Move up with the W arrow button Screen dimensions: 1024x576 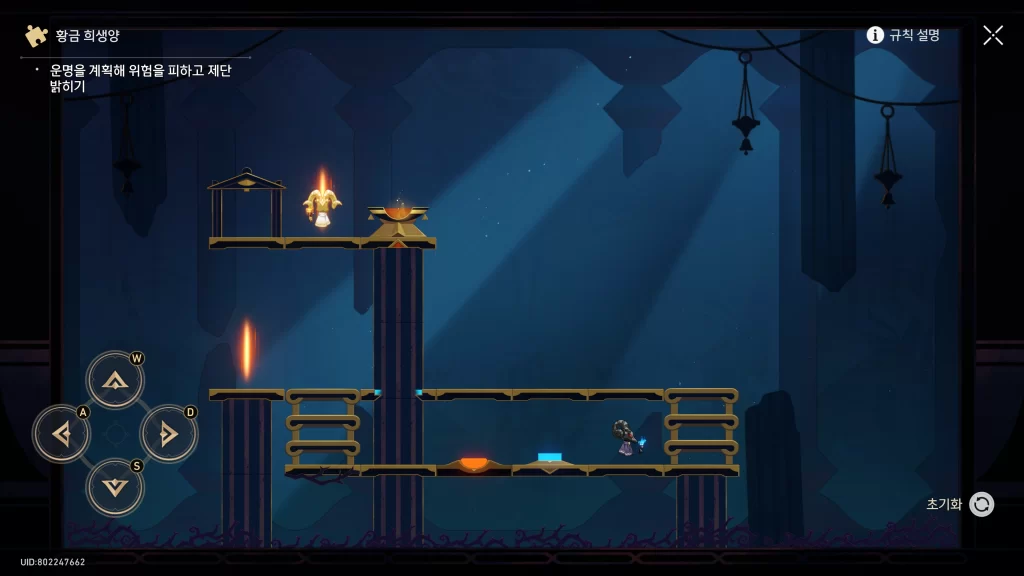[115, 380]
